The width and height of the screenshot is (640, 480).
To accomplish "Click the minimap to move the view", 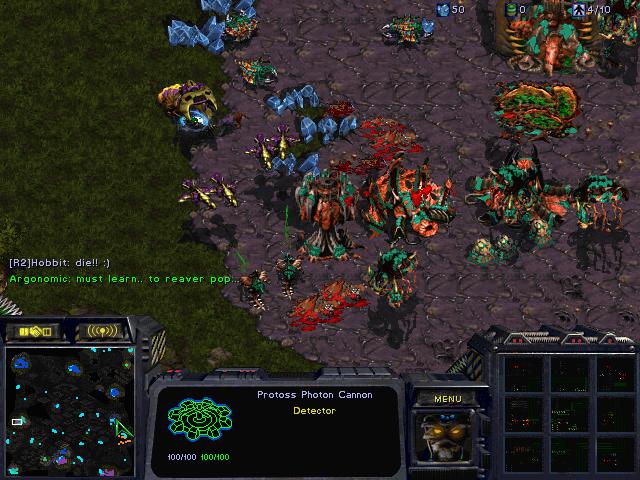I will 70,407.
